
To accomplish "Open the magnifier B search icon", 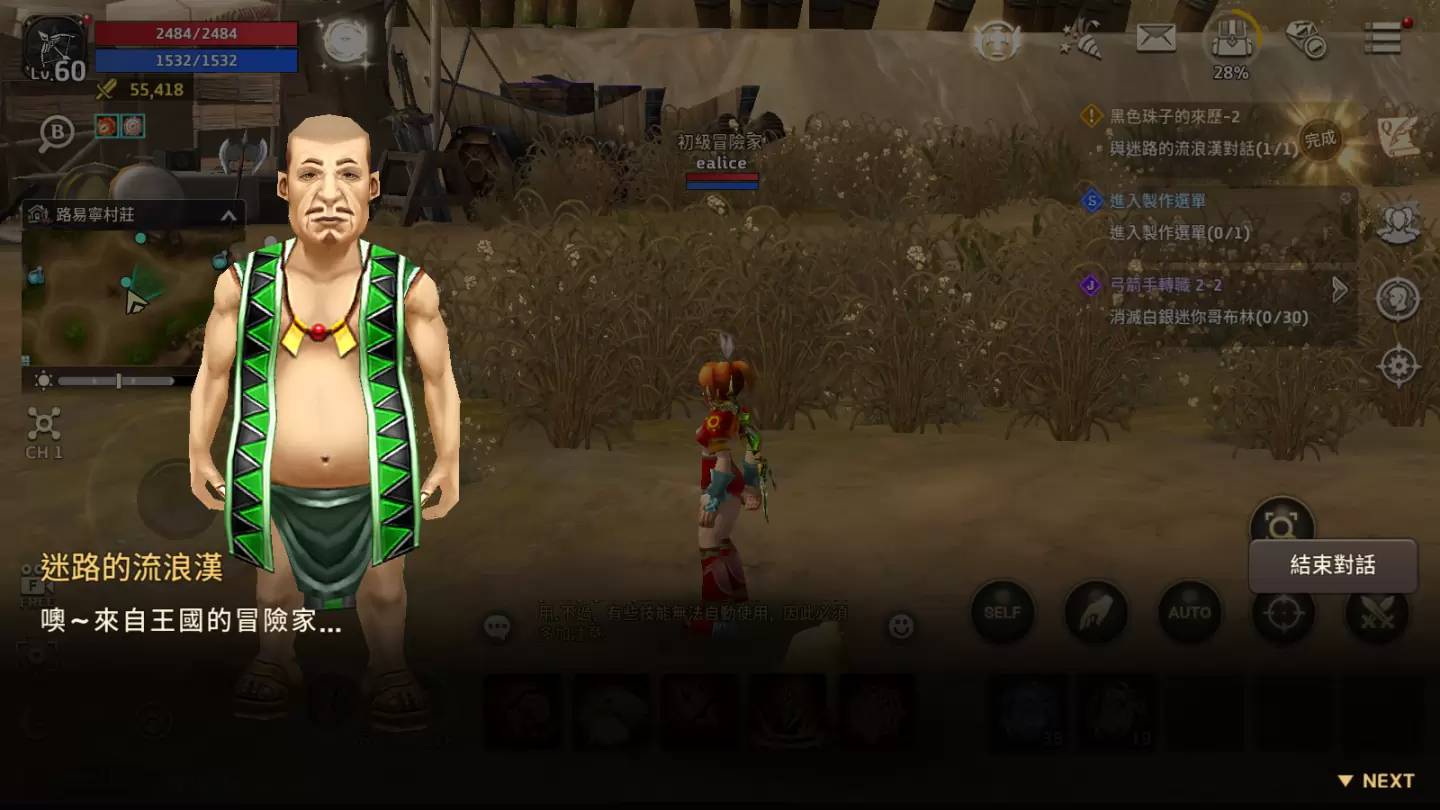I will click(x=56, y=134).
